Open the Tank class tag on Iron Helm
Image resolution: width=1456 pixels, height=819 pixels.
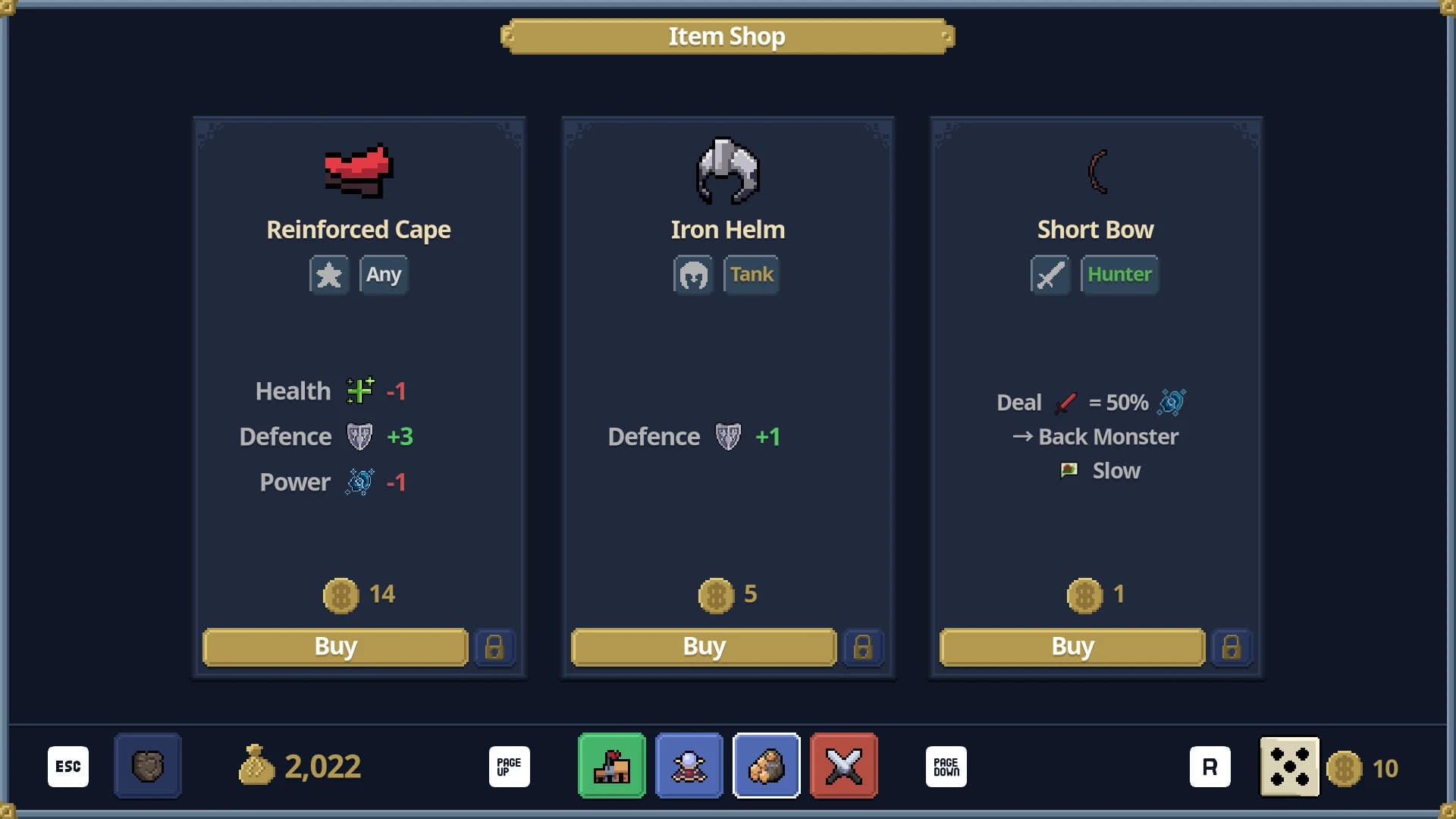pos(751,275)
